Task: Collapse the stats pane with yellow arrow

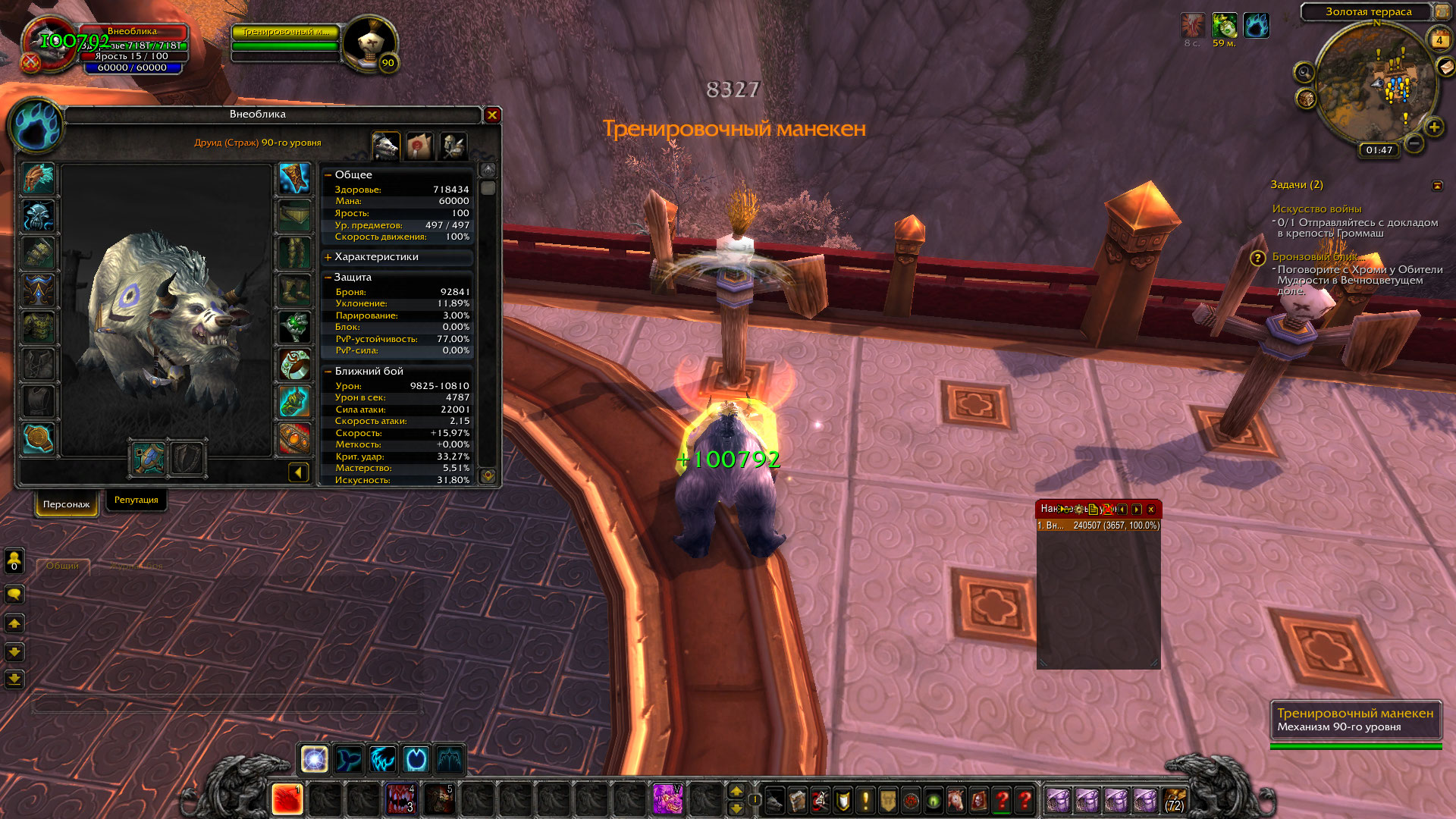Action: (298, 473)
